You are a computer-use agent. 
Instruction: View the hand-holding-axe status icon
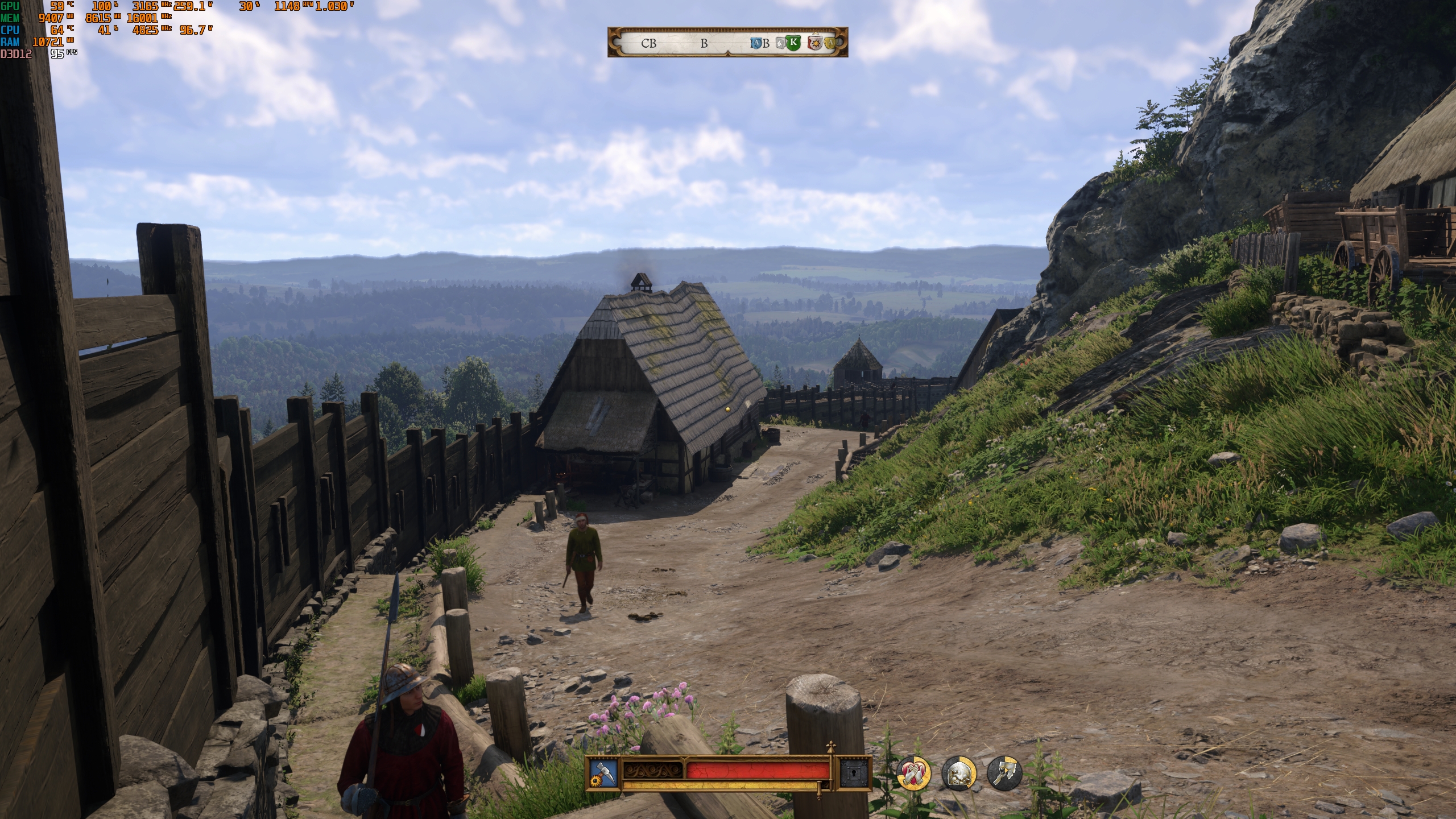tap(1004, 773)
